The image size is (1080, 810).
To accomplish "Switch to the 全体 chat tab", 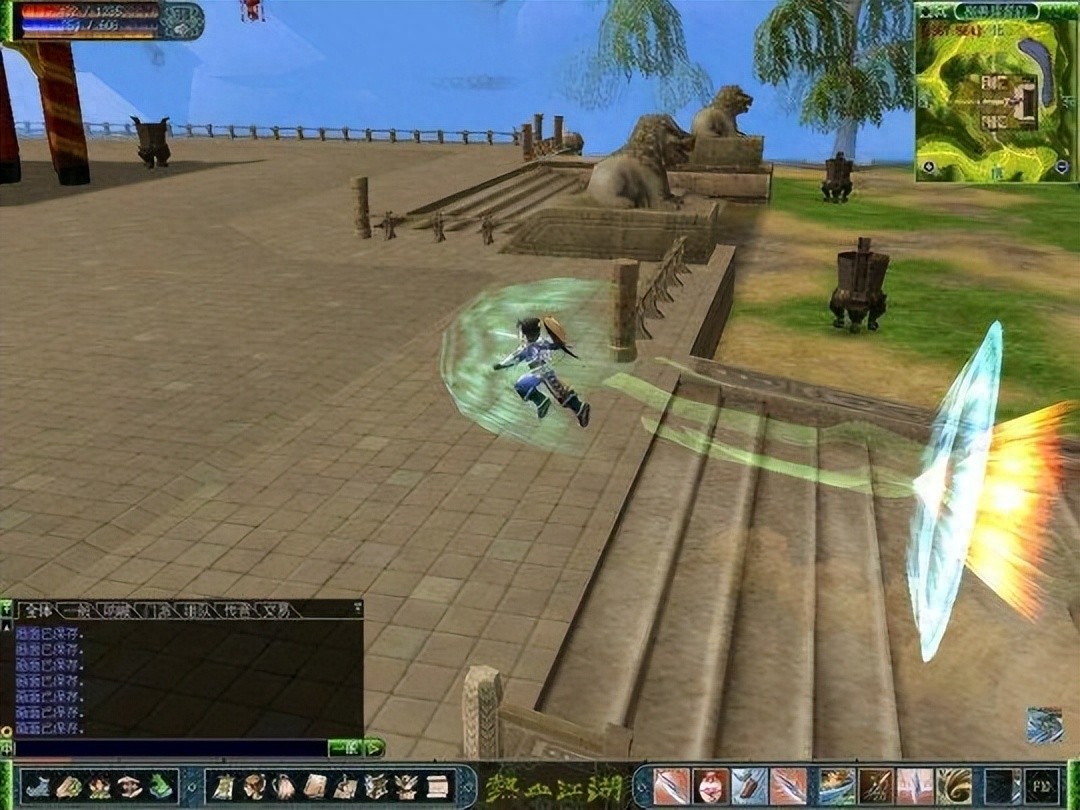I will [x=37, y=610].
